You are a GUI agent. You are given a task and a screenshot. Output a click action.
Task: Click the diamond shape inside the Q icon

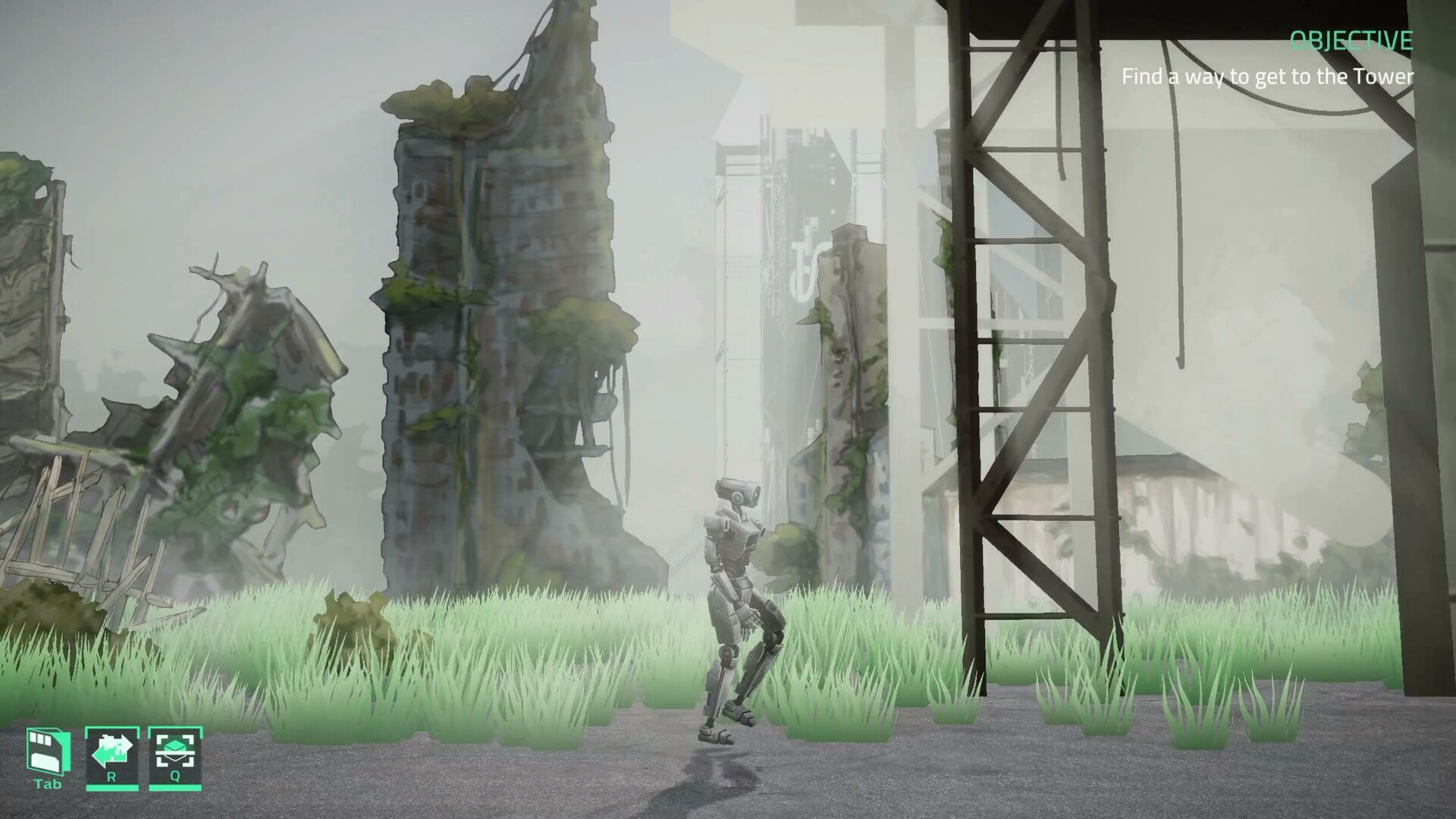pos(174,745)
